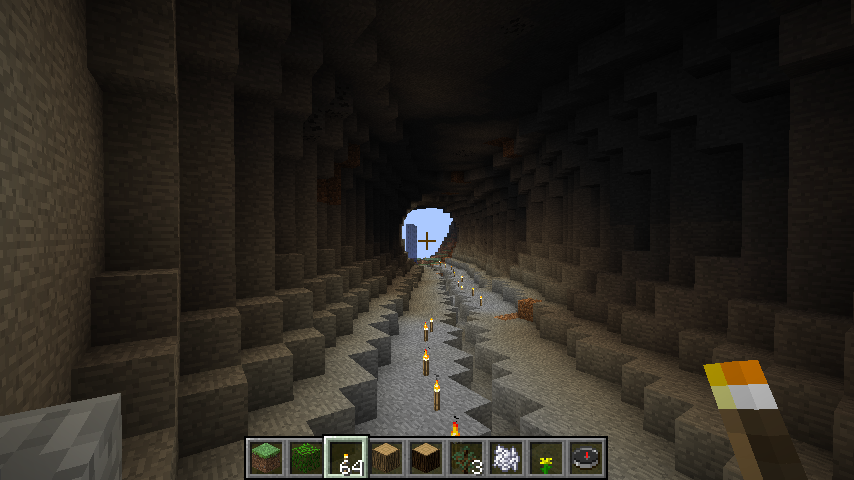Choose the sapling stack of 3
Viewport: 854px width, 480px height.
click(467, 457)
